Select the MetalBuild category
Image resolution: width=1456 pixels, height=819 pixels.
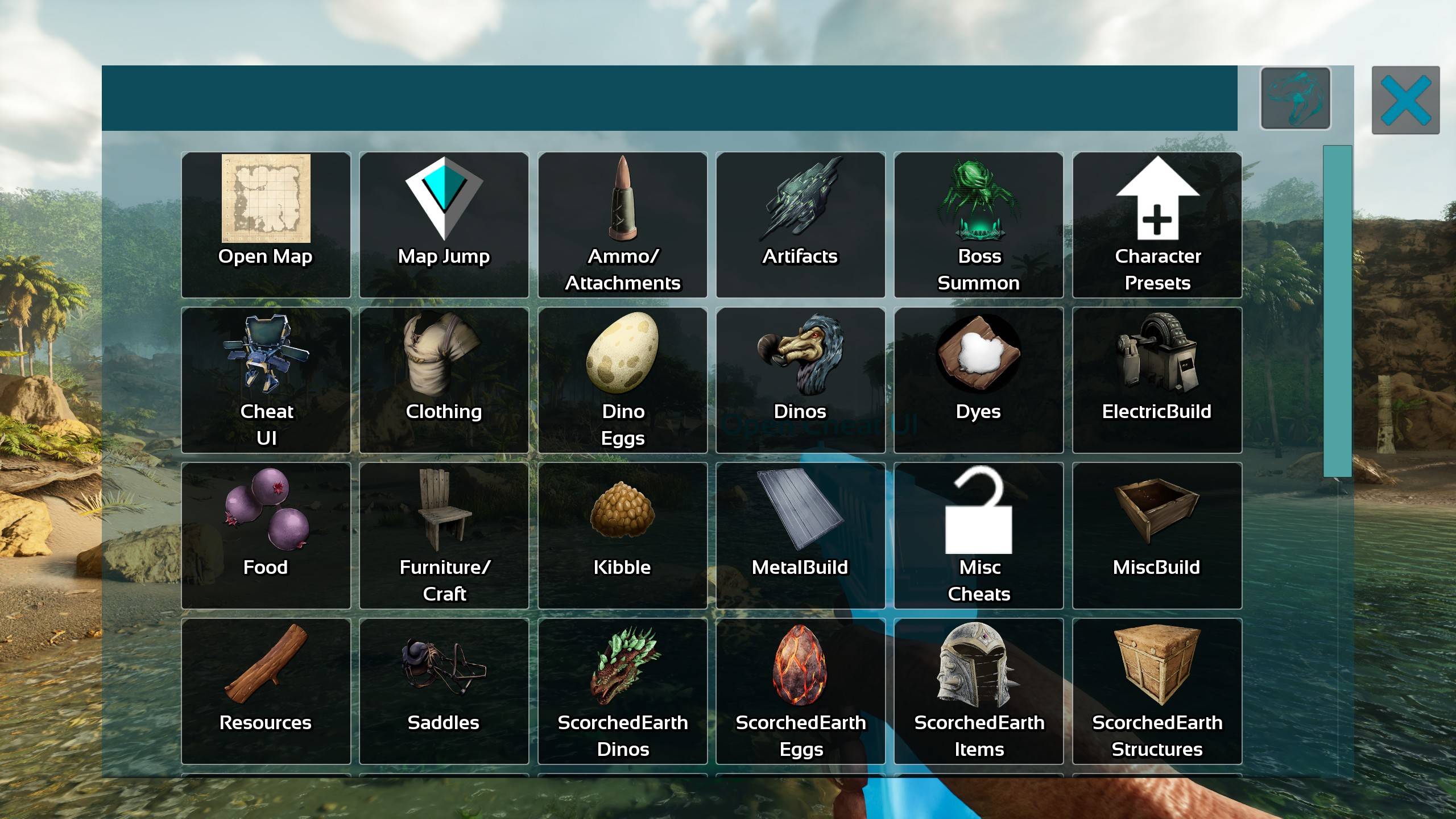point(801,535)
